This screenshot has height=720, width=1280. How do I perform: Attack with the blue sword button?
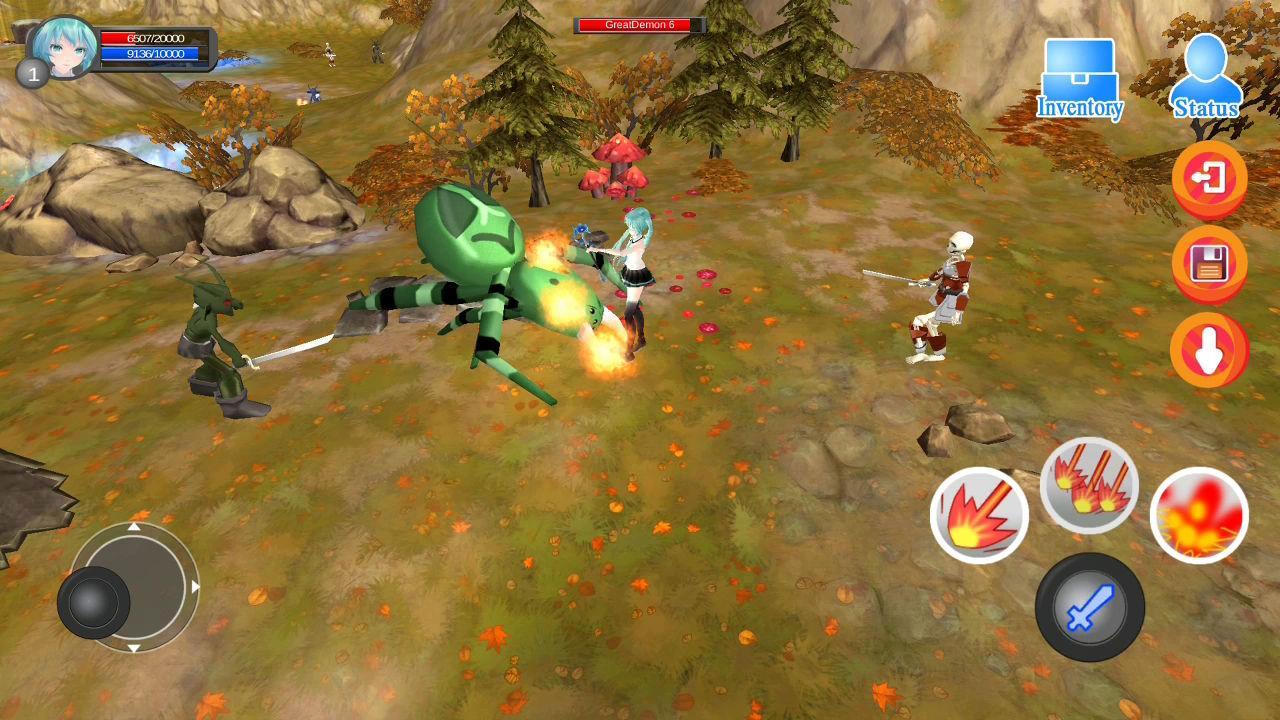tap(1089, 606)
